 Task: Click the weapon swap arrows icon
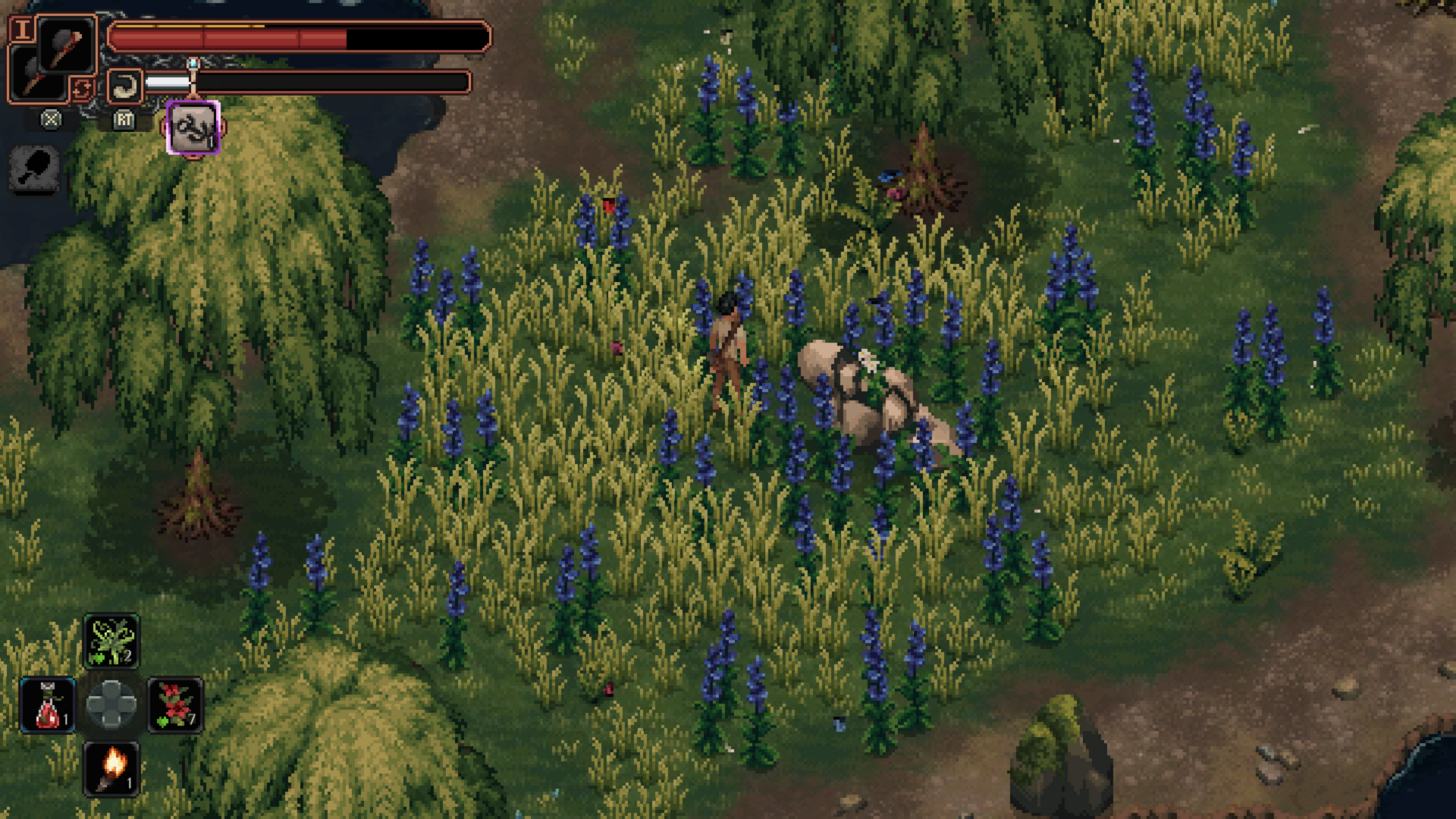pyautogui.click(x=81, y=89)
